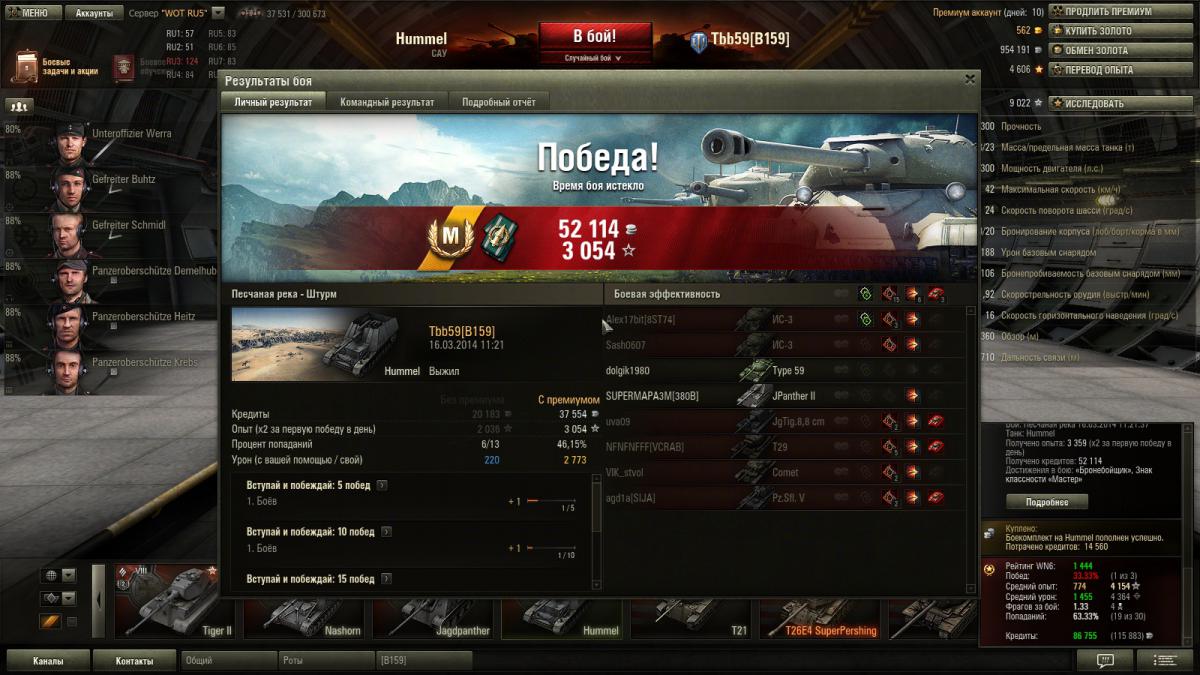Open the Общий chat tab

pyautogui.click(x=228, y=661)
